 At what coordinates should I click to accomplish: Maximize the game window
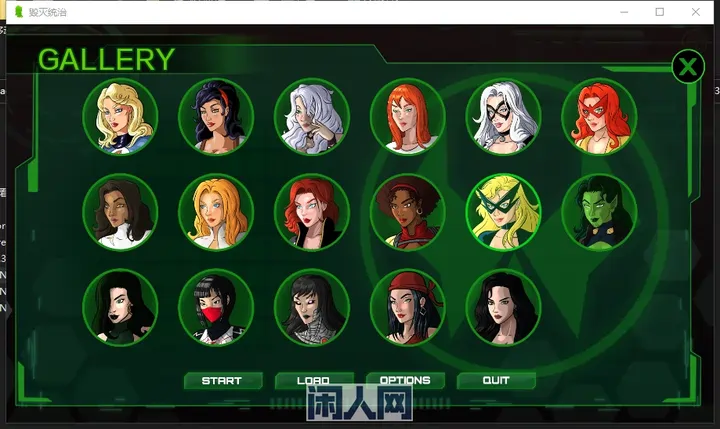click(x=659, y=12)
